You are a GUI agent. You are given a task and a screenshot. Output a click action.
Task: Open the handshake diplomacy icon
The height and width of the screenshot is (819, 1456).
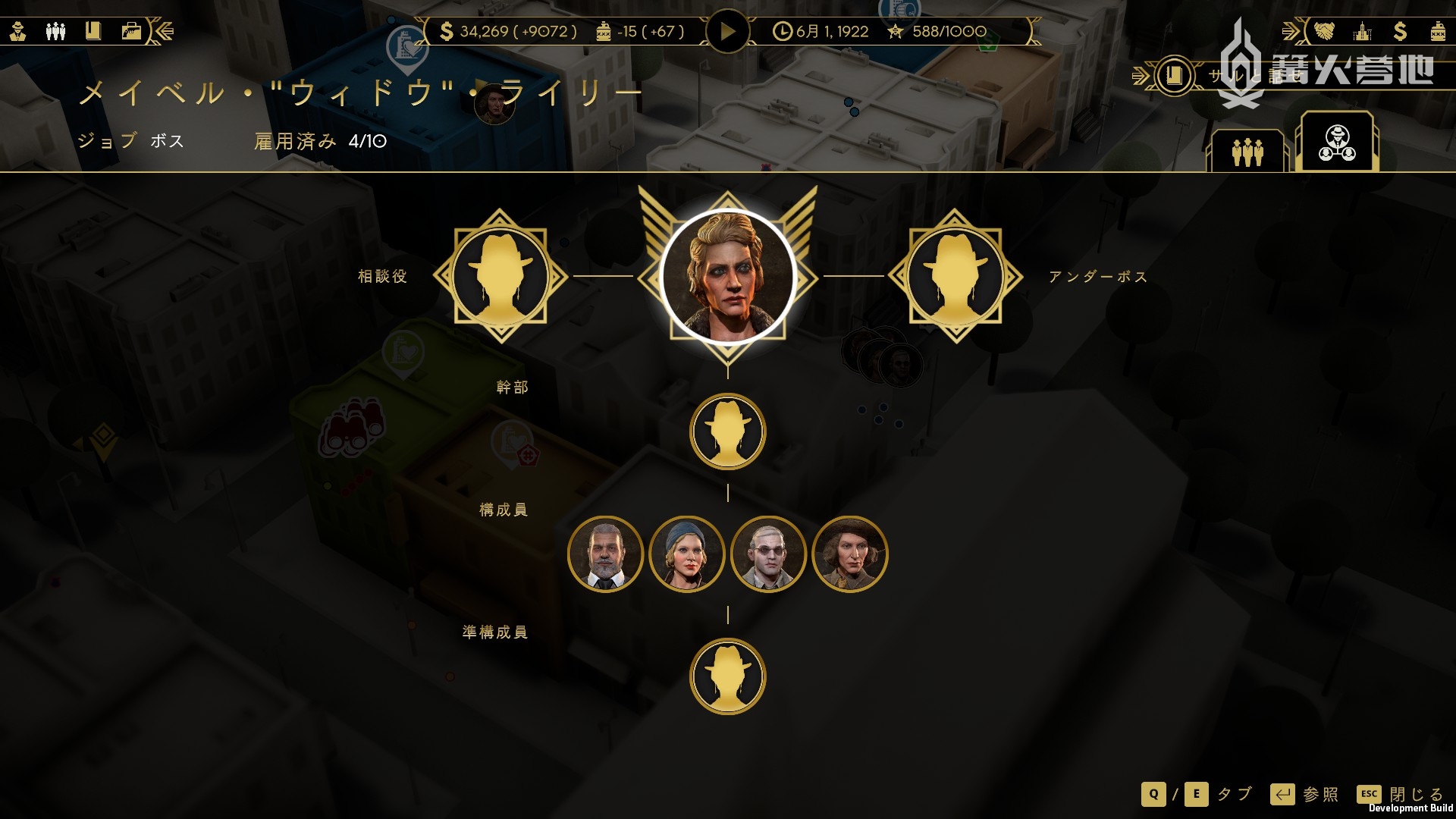tap(1323, 31)
